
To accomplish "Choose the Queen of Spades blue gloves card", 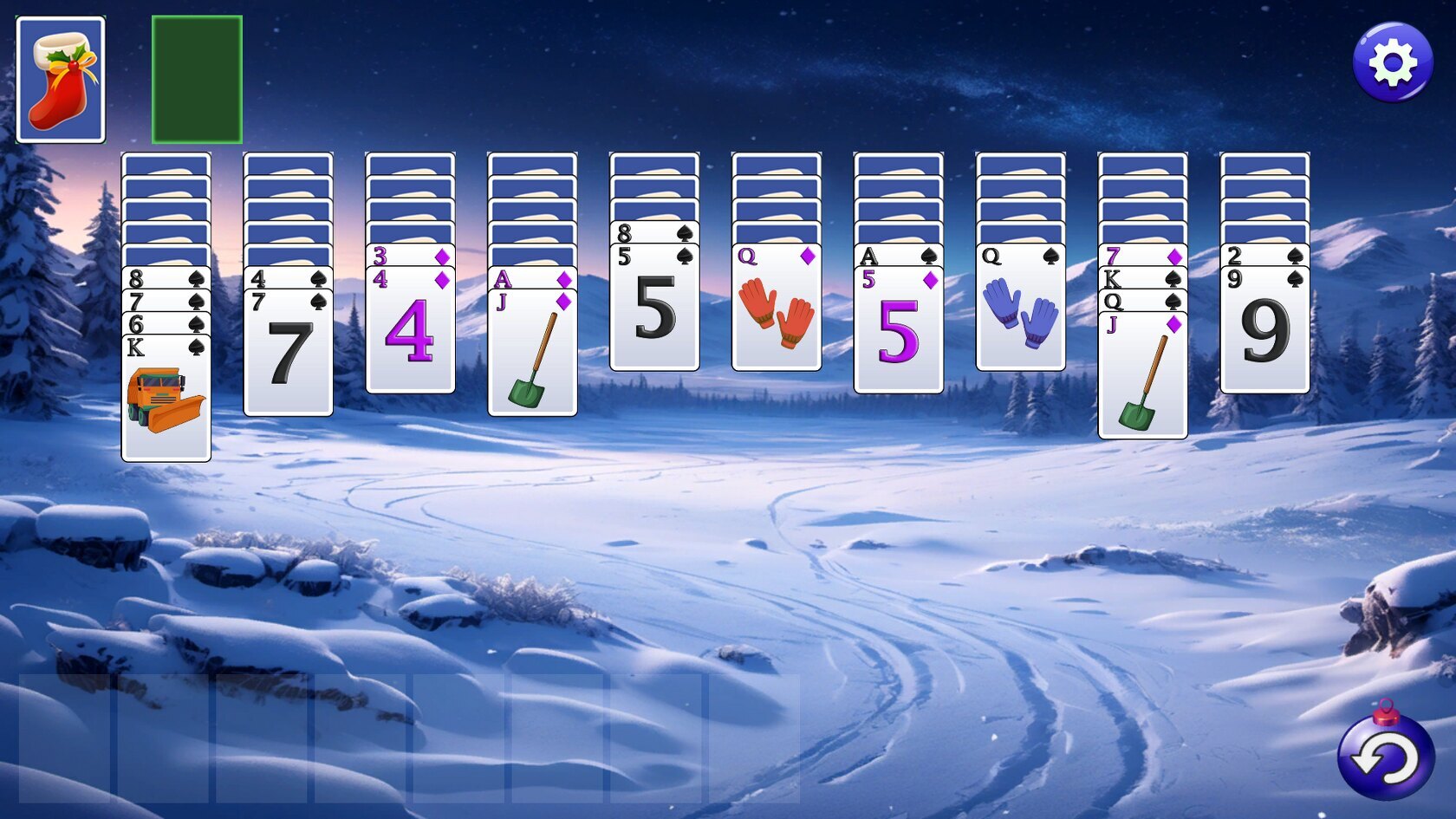I will (x=1021, y=309).
